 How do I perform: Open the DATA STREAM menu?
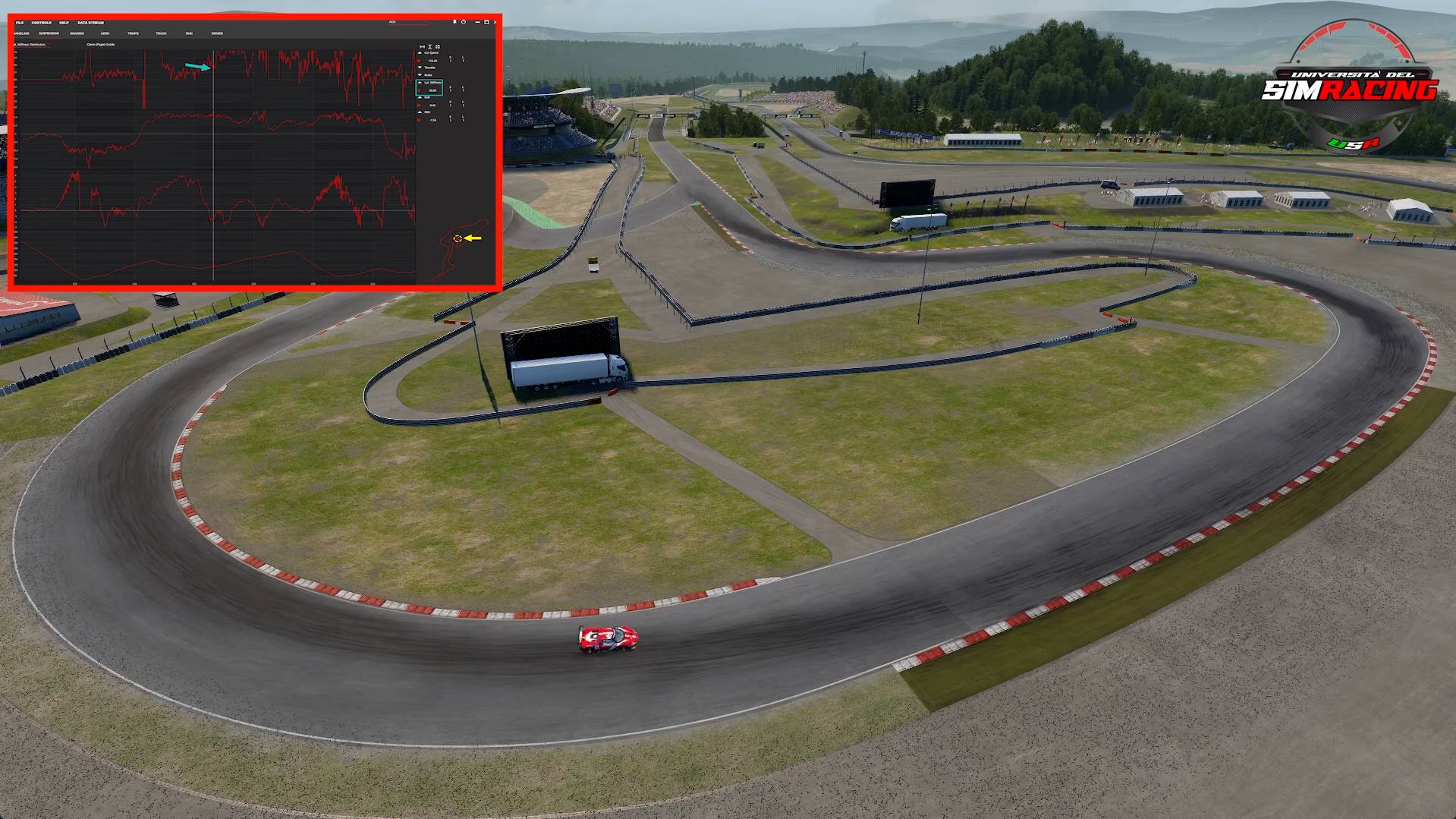click(x=91, y=23)
